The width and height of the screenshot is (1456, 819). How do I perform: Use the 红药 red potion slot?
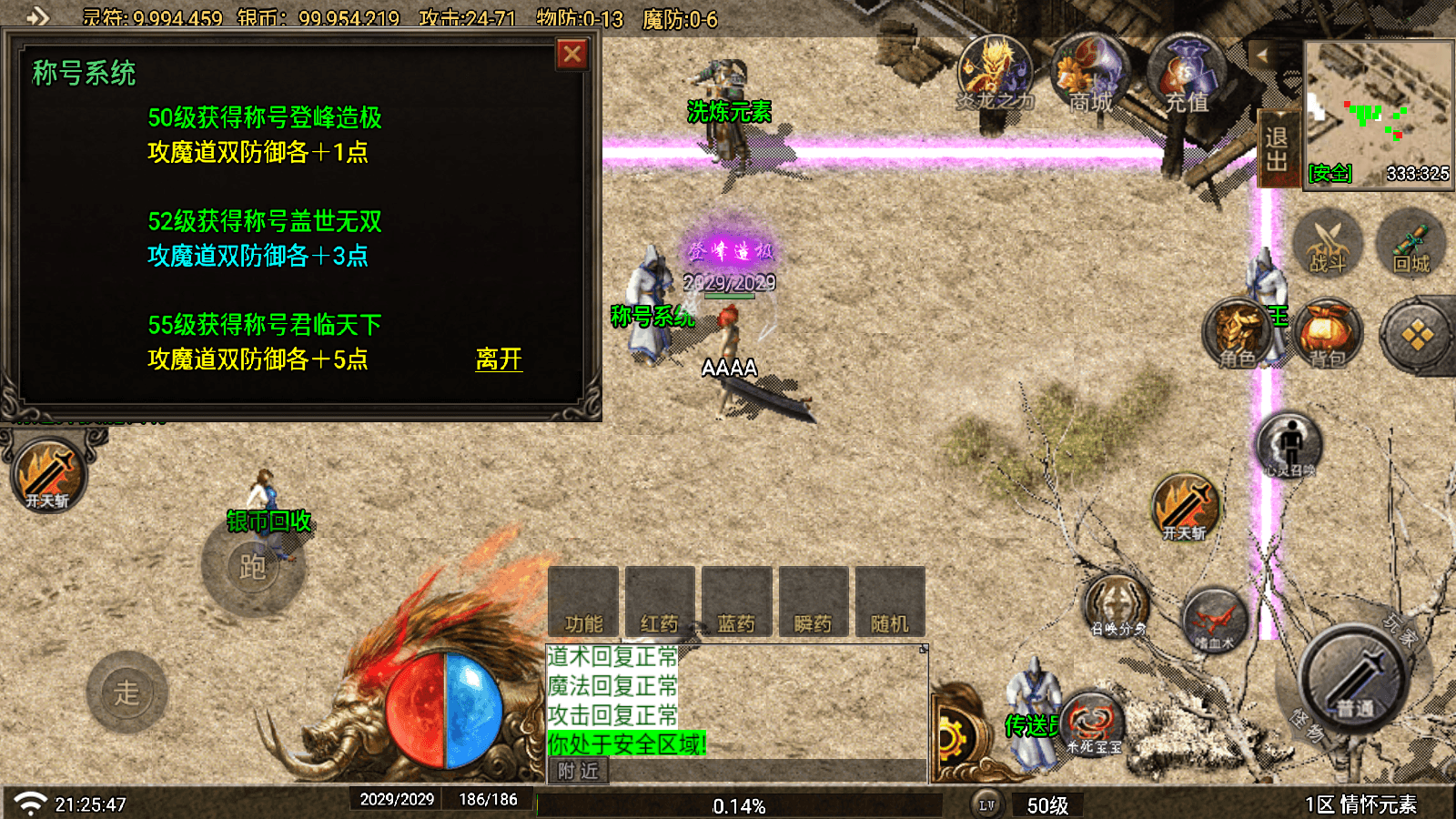pyautogui.click(x=660, y=602)
